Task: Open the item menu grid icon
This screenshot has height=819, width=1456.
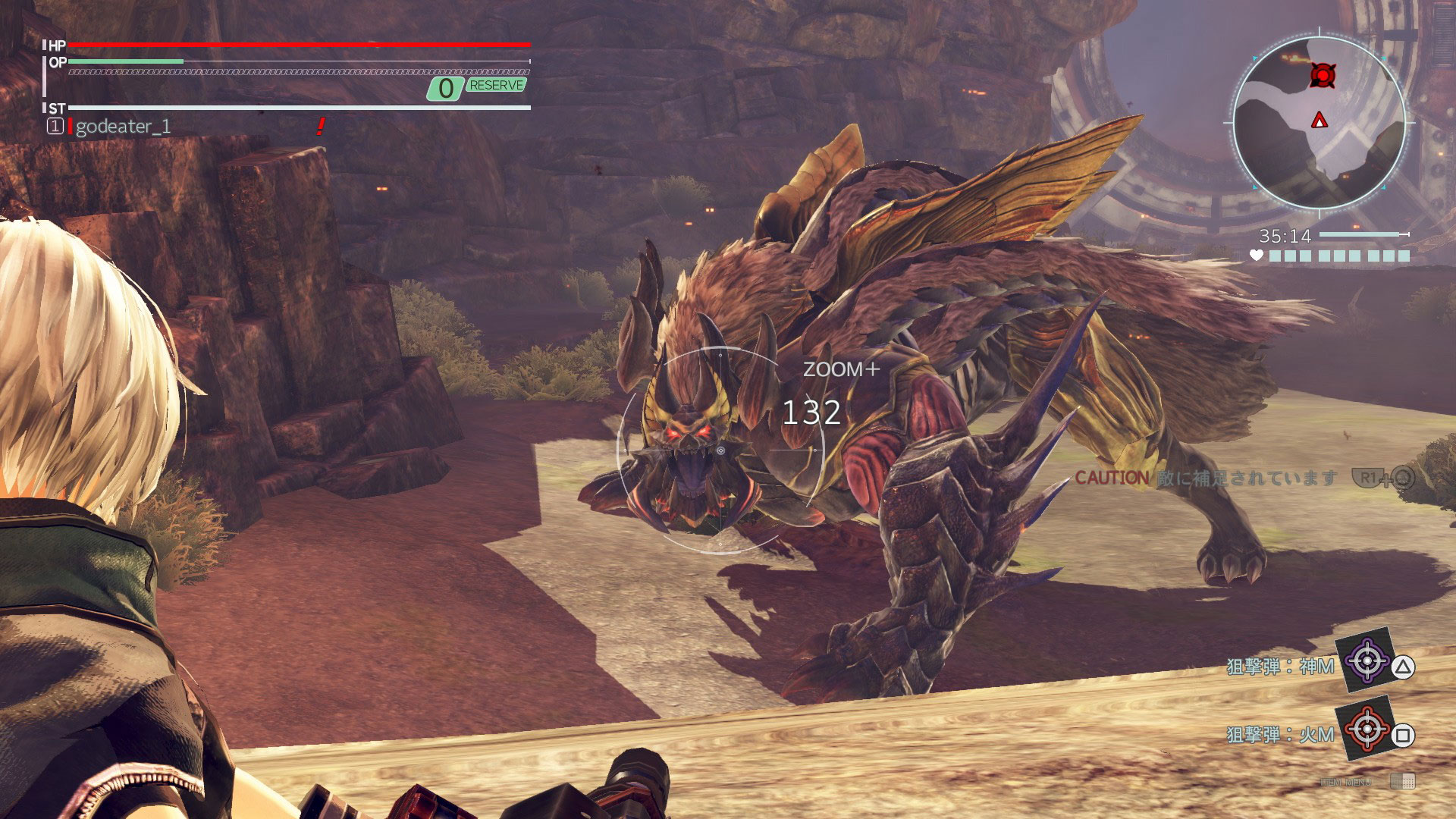Action: click(1403, 781)
